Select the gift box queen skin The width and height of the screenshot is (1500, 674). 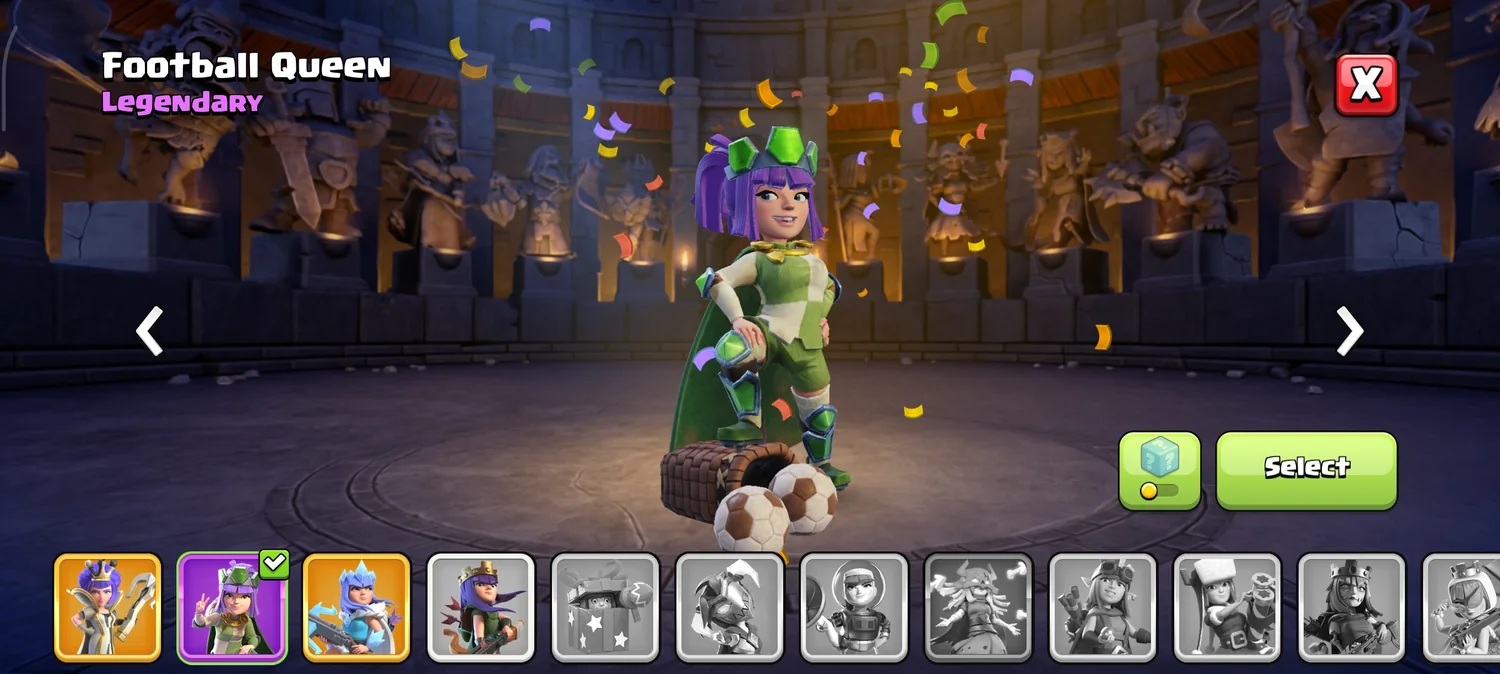pos(606,607)
